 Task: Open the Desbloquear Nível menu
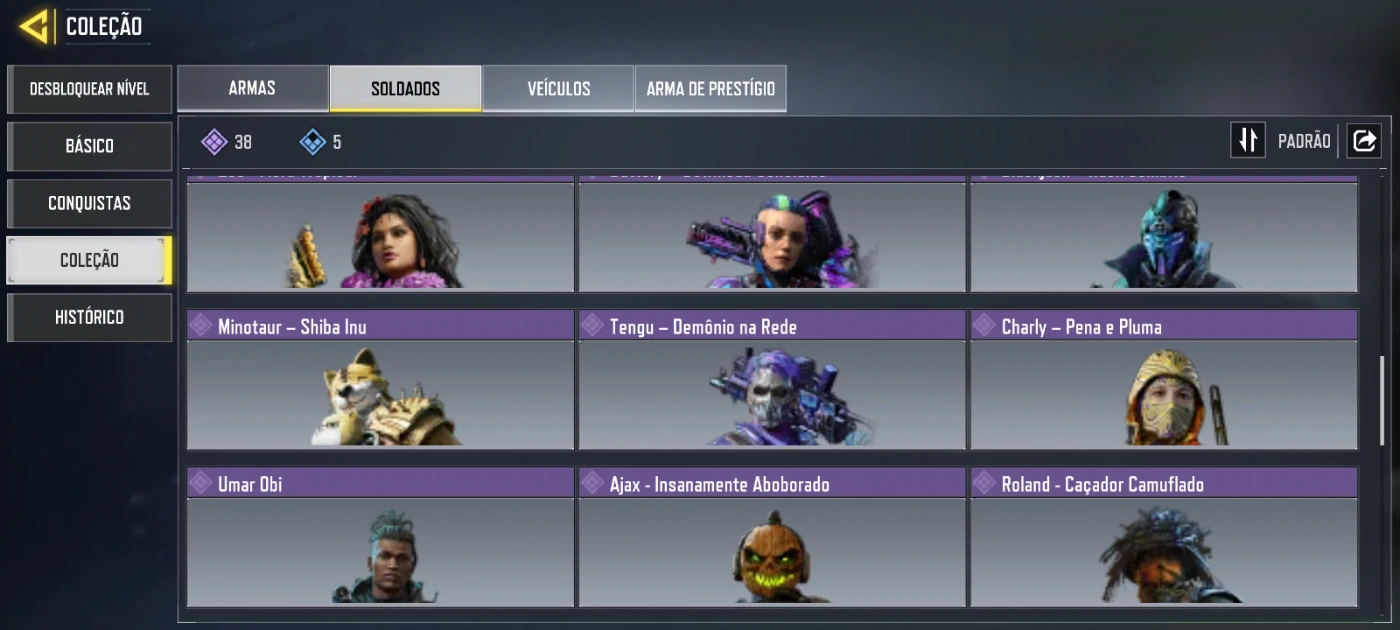tap(89, 89)
